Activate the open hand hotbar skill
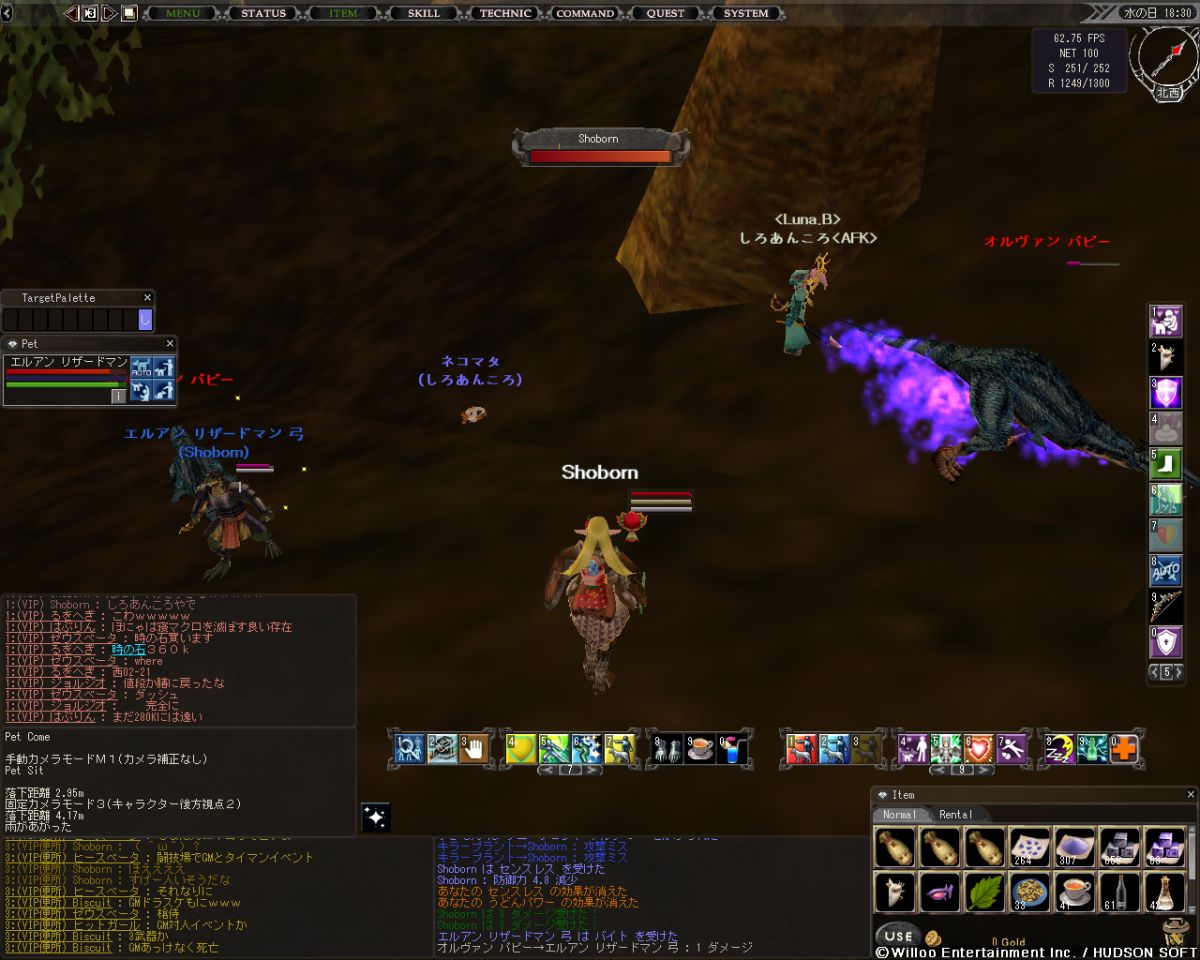The image size is (1200, 960). point(475,749)
